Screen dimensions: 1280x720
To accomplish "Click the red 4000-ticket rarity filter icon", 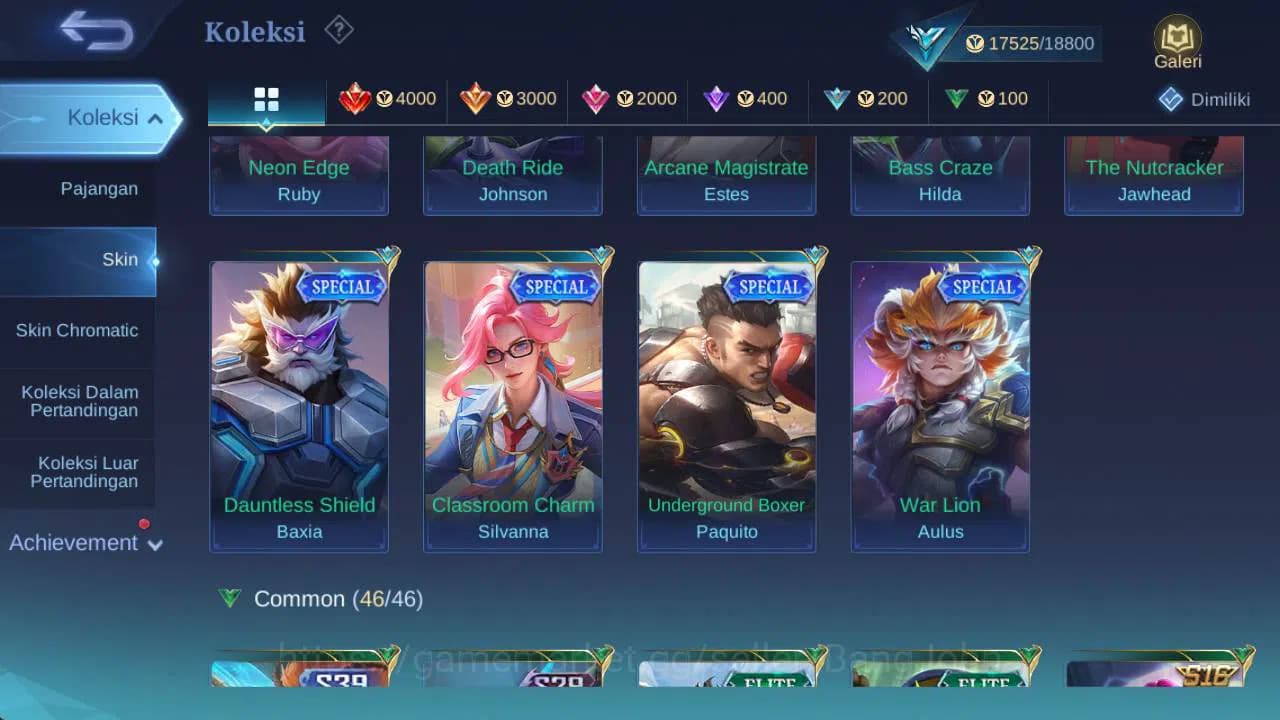I will pos(357,99).
